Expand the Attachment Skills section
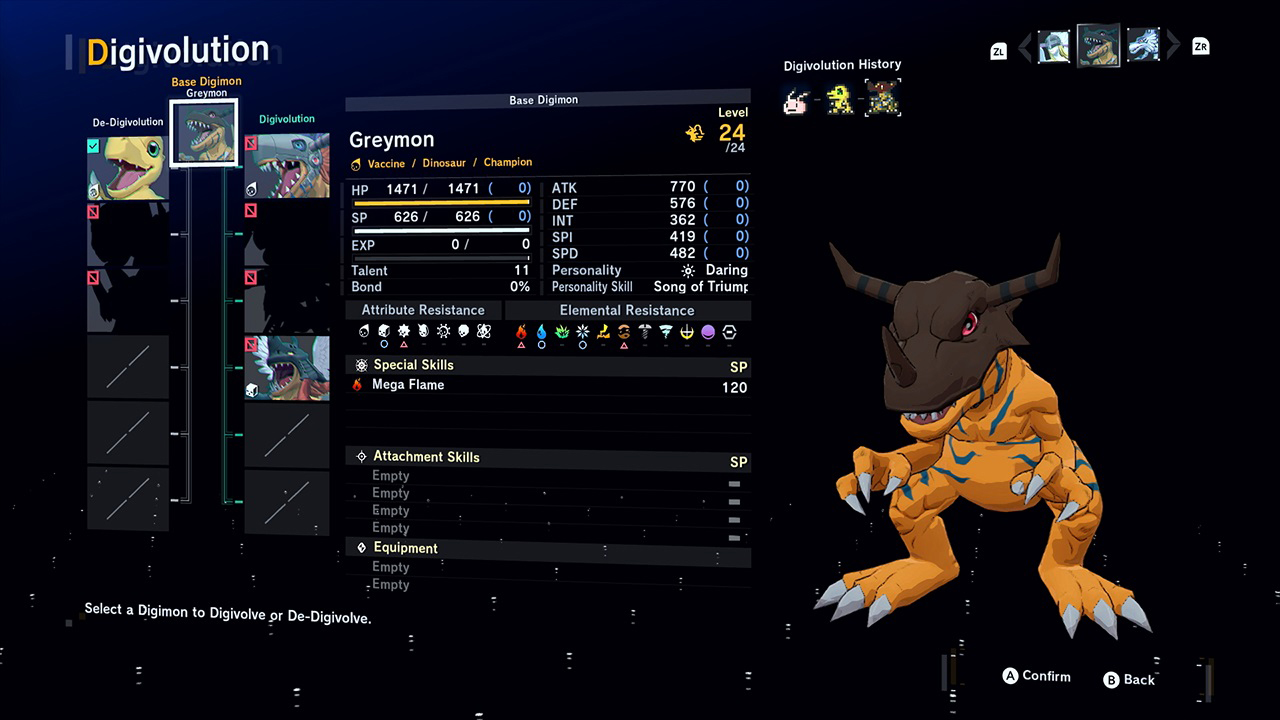 [428, 457]
